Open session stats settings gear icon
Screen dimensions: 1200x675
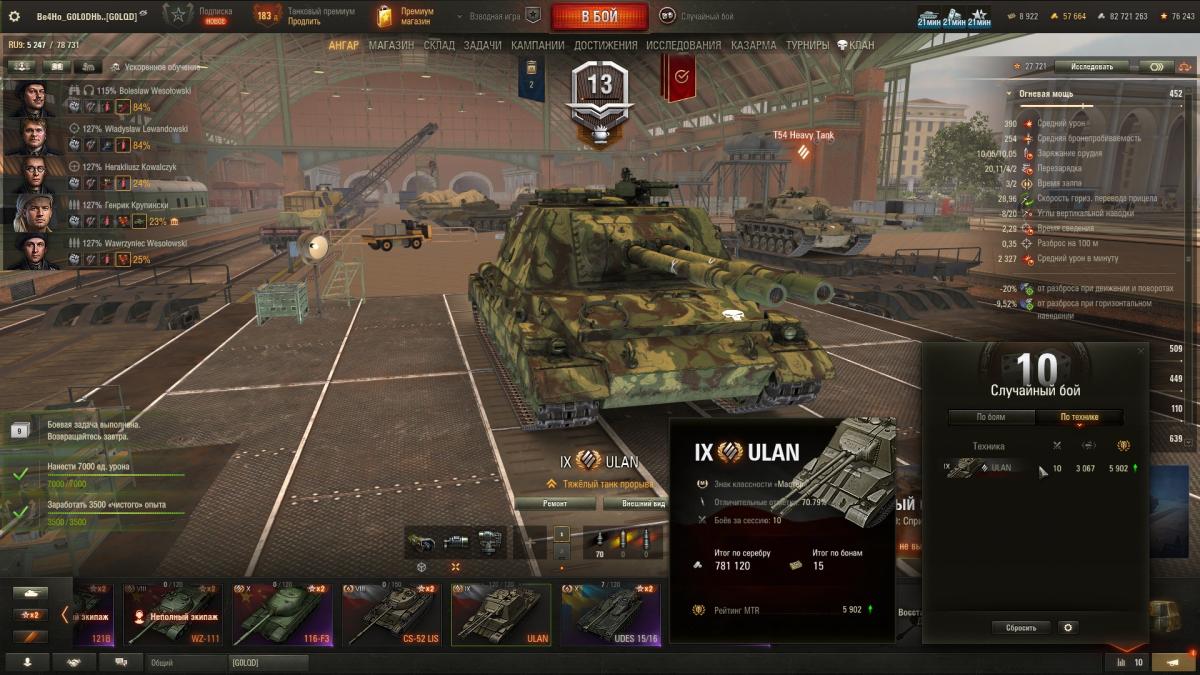tap(1068, 627)
